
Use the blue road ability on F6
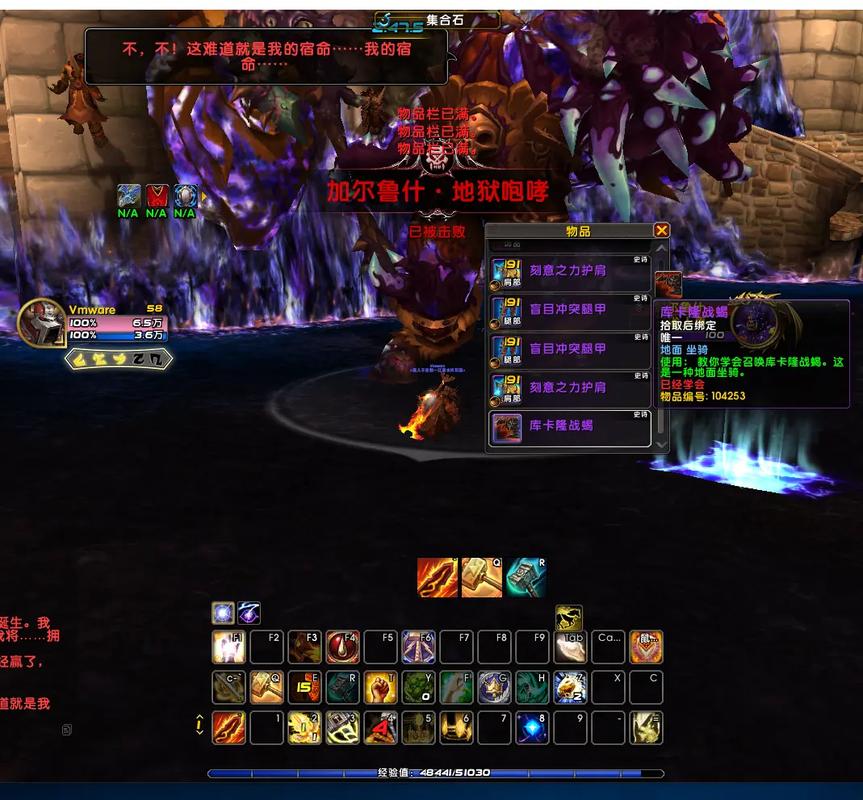click(419, 647)
